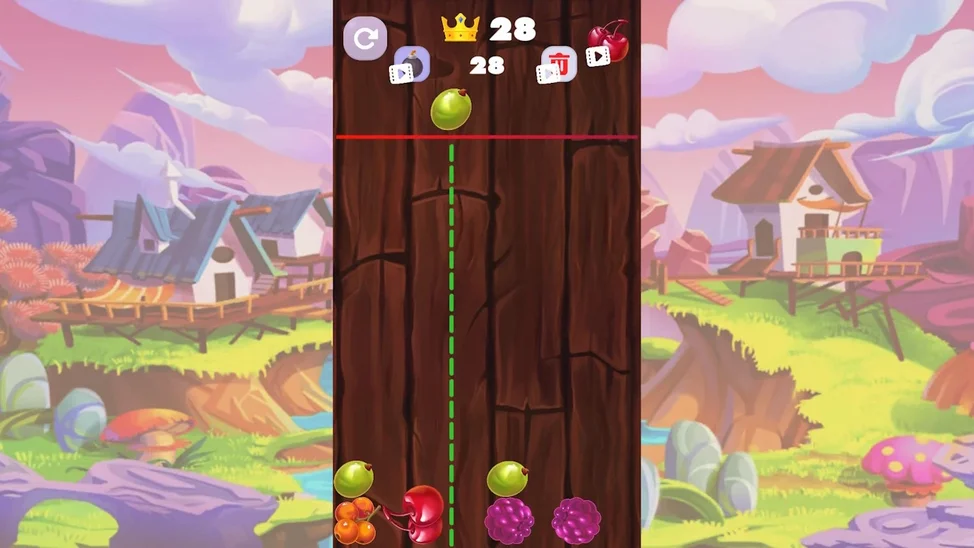Use the red trash can power-up
Viewport: 974px width, 548px height.
tap(559, 65)
